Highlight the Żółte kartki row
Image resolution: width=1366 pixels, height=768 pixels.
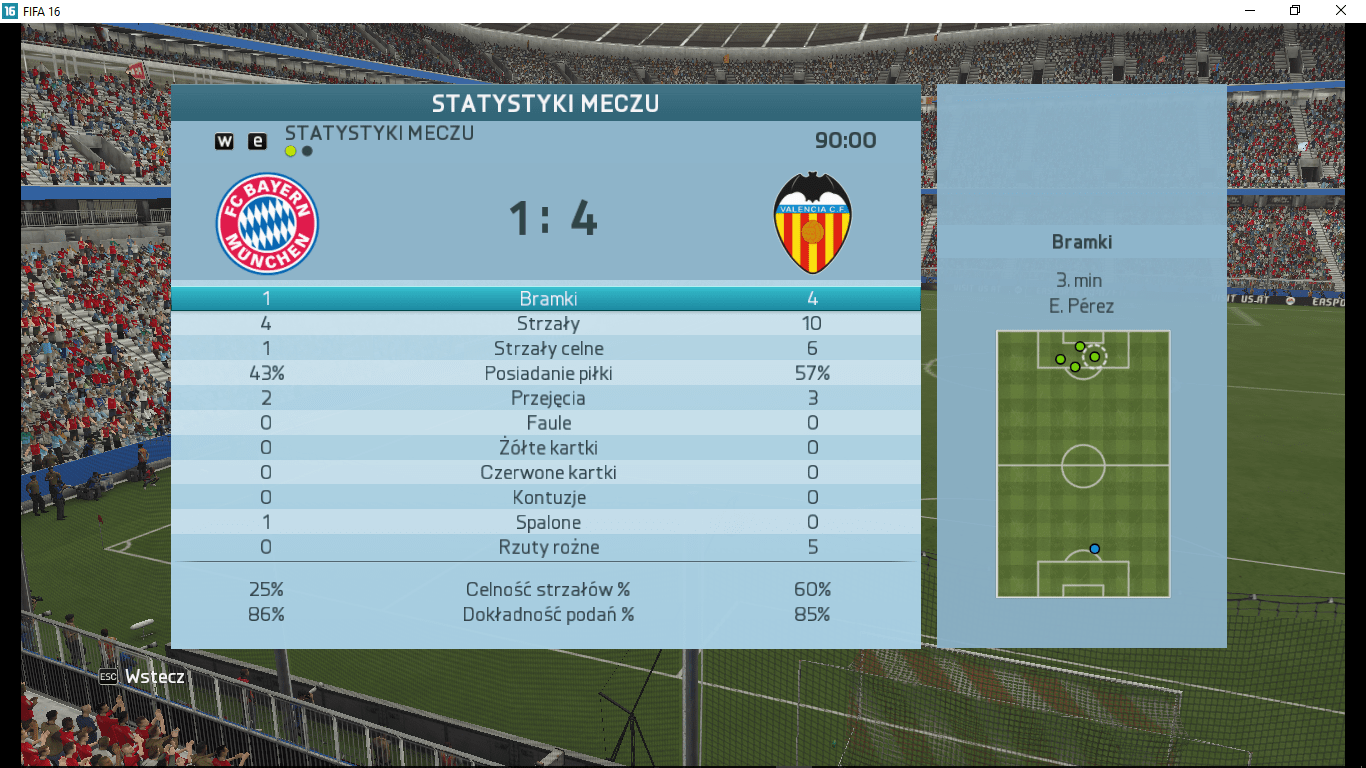547,448
